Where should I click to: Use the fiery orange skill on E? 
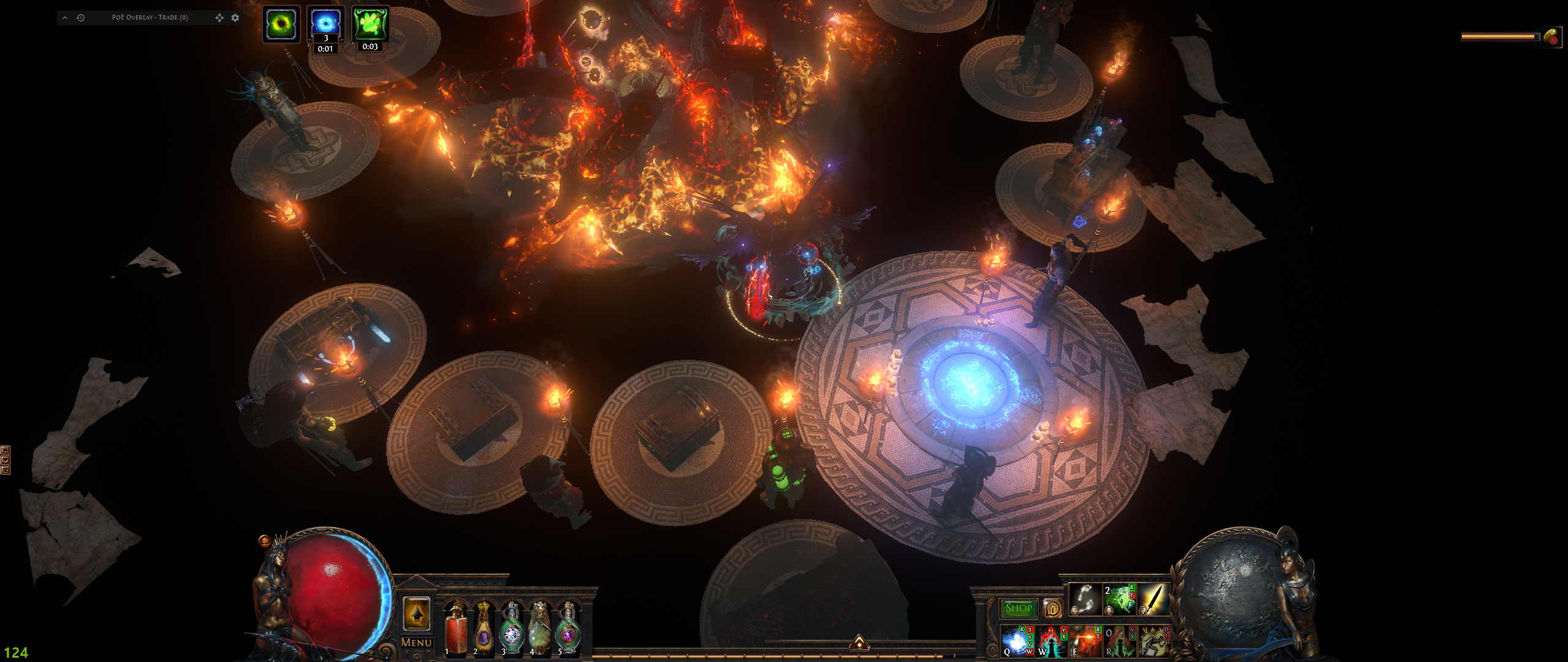(1085, 641)
